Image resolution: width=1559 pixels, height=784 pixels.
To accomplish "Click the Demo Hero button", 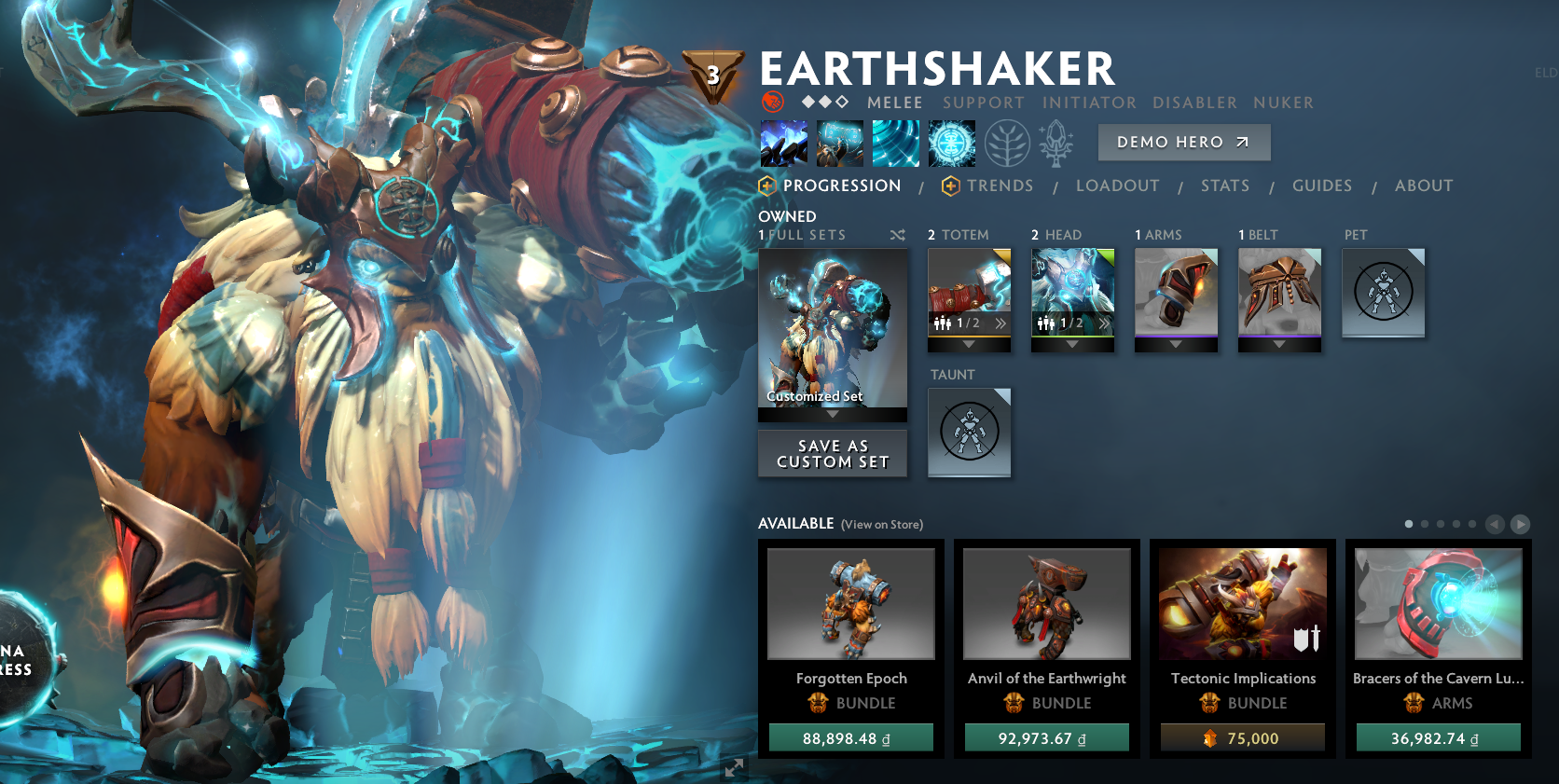I will click(x=1183, y=142).
